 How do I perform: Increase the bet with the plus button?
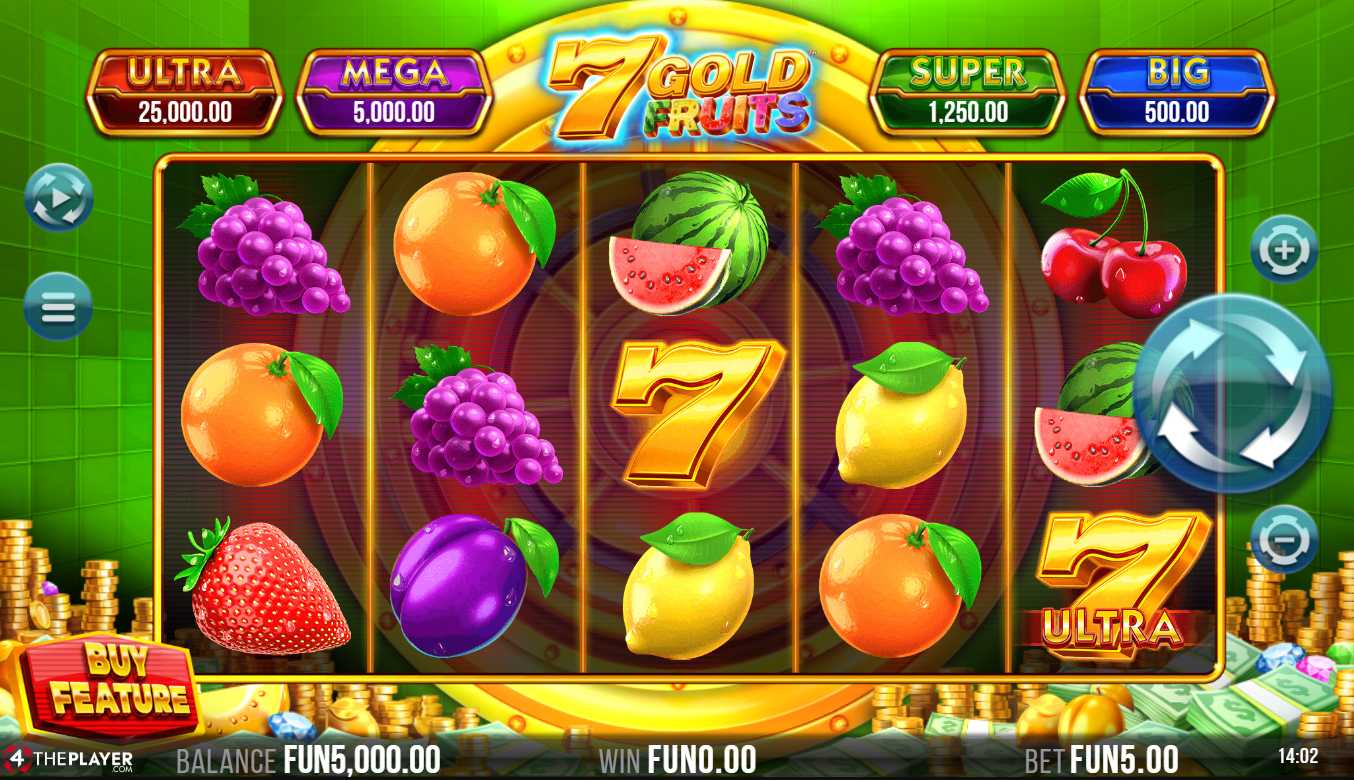coord(1283,249)
